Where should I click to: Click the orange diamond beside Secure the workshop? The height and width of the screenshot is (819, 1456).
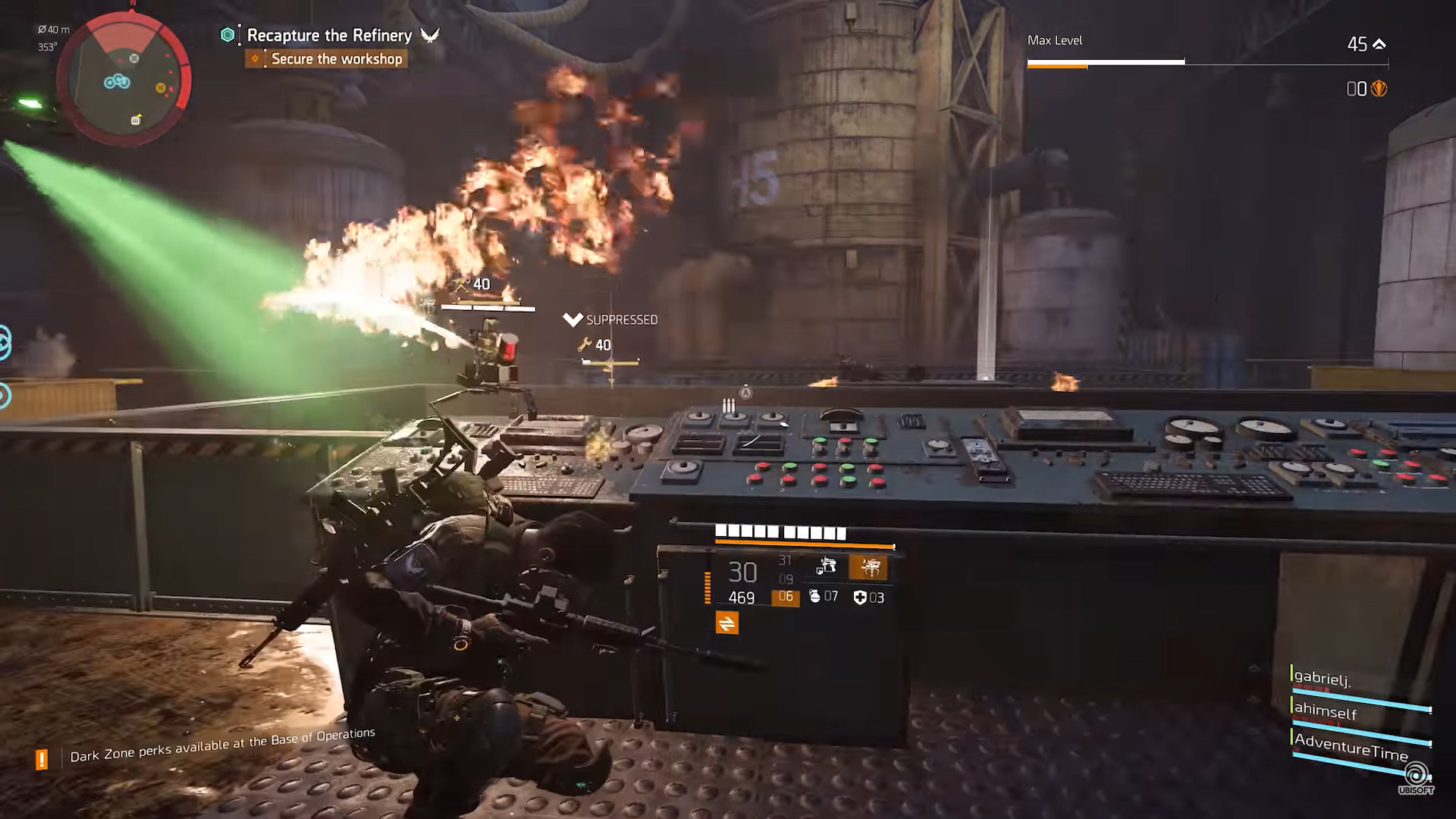pyautogui.click(x=254, y=58)
